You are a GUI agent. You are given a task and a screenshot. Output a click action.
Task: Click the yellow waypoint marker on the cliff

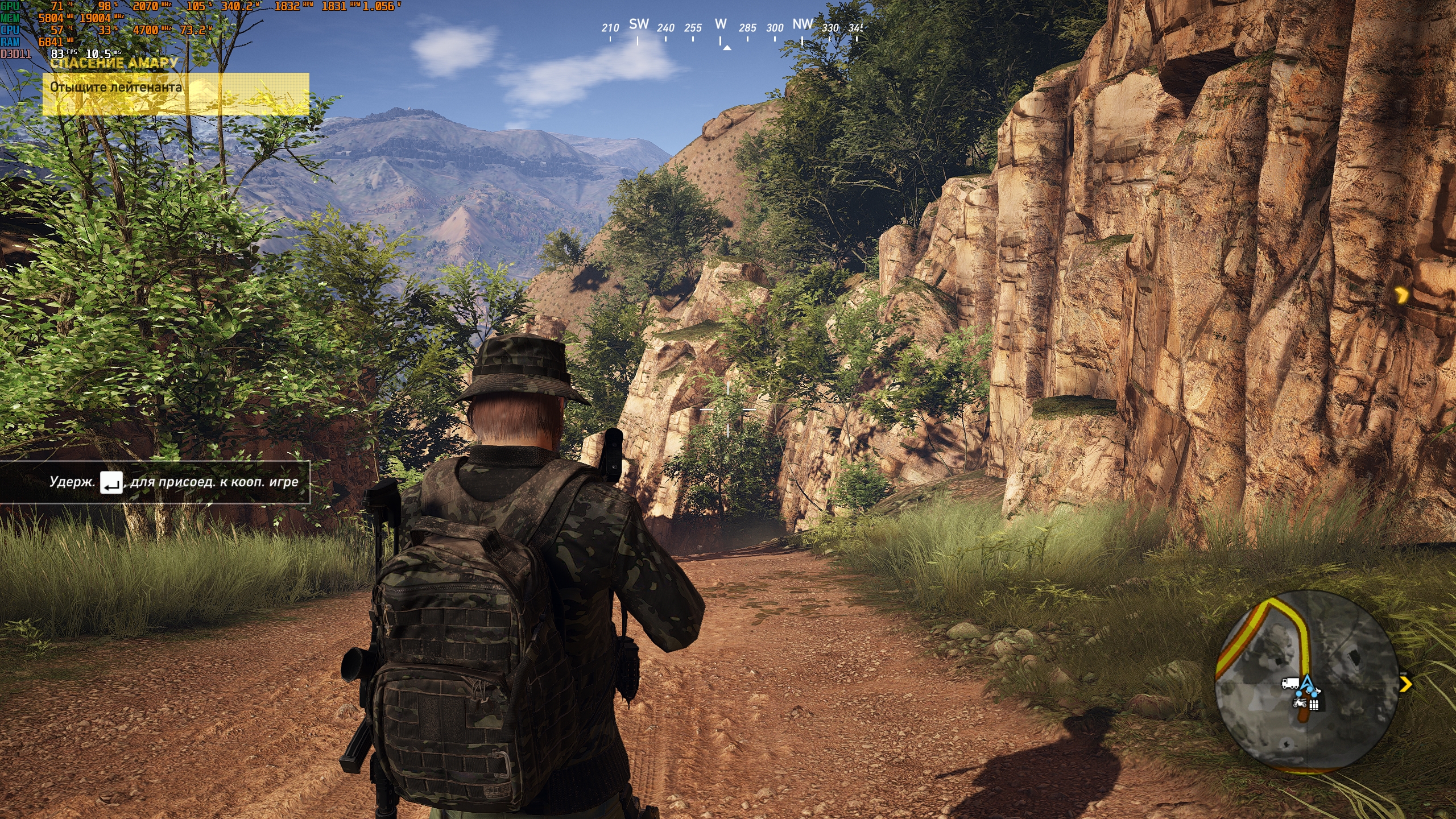pyautogui.click(x=1402, y=295)
